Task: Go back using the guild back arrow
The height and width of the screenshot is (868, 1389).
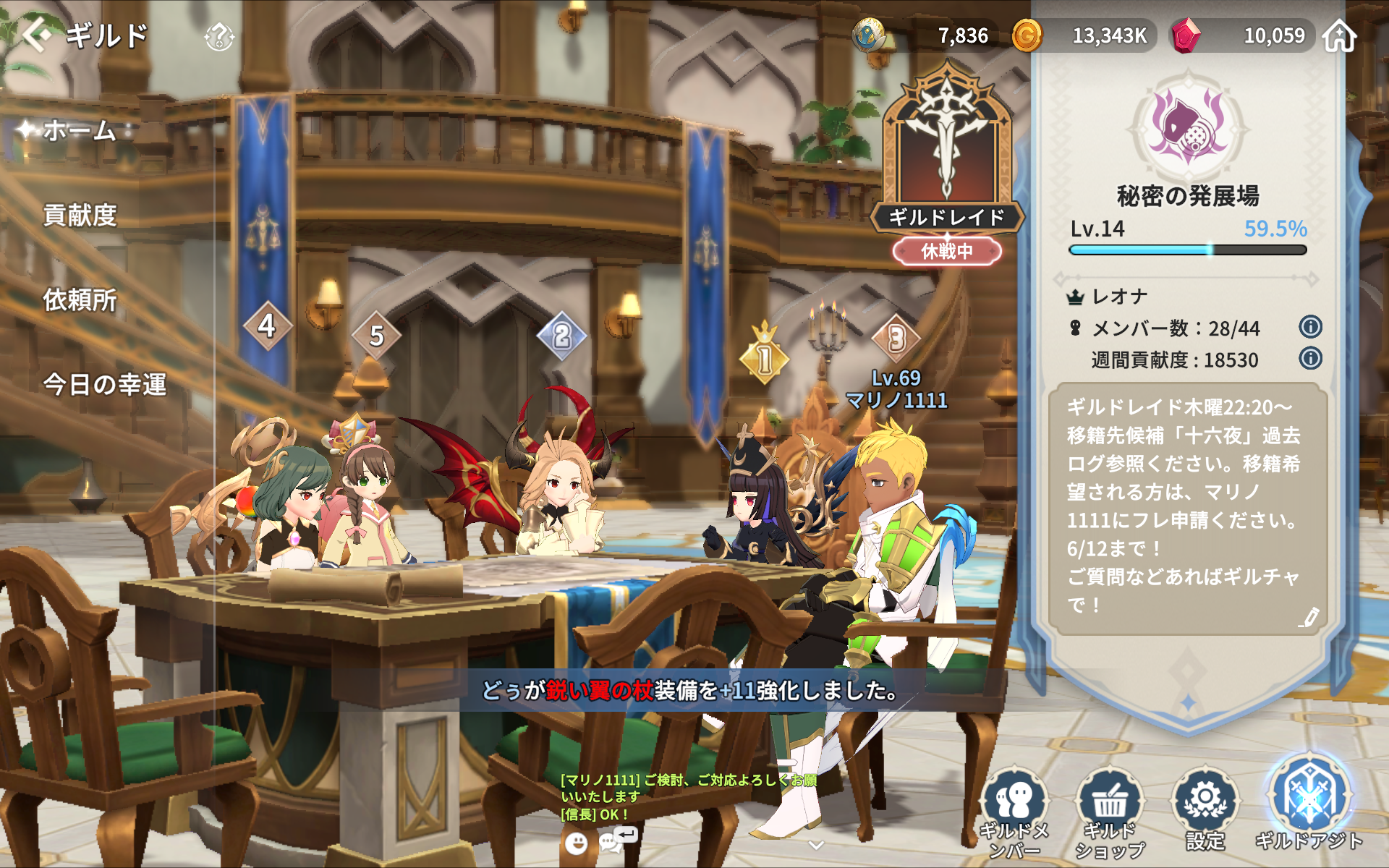Action: point(38,34)
